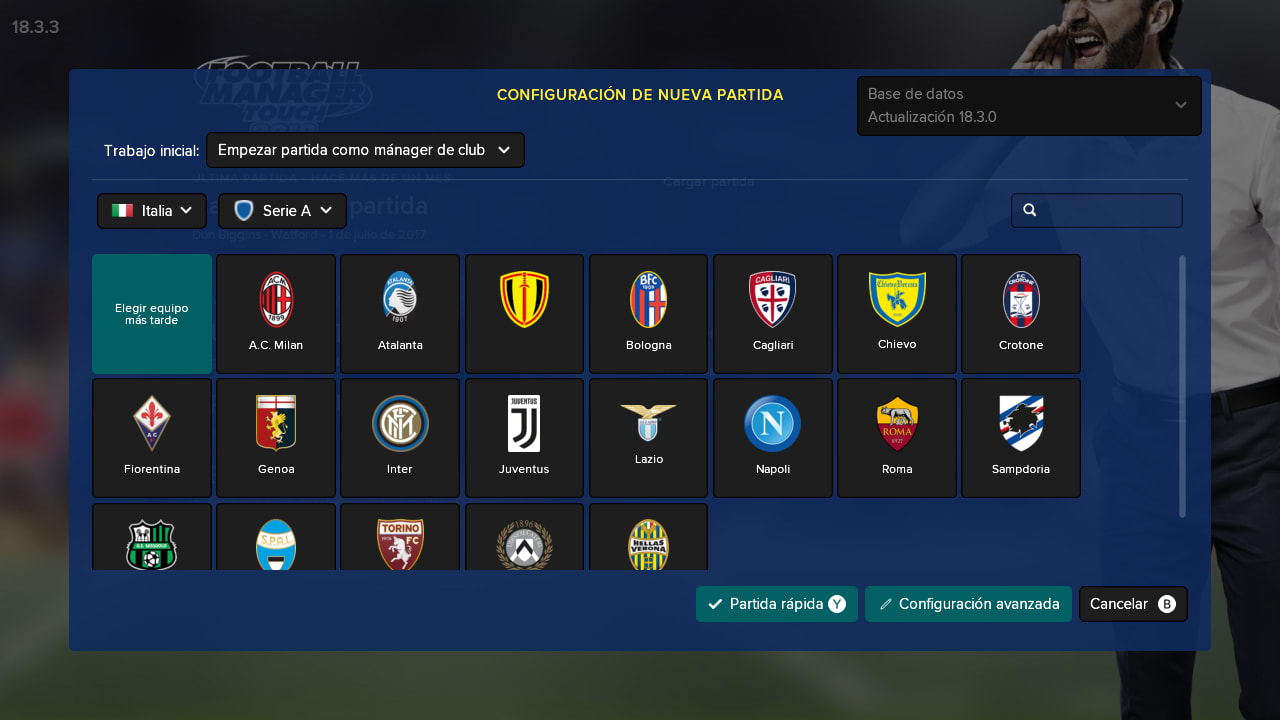This screenshot has width=1280, height=720.
Task: Open the Base de datos selector
Action: 1029,105
